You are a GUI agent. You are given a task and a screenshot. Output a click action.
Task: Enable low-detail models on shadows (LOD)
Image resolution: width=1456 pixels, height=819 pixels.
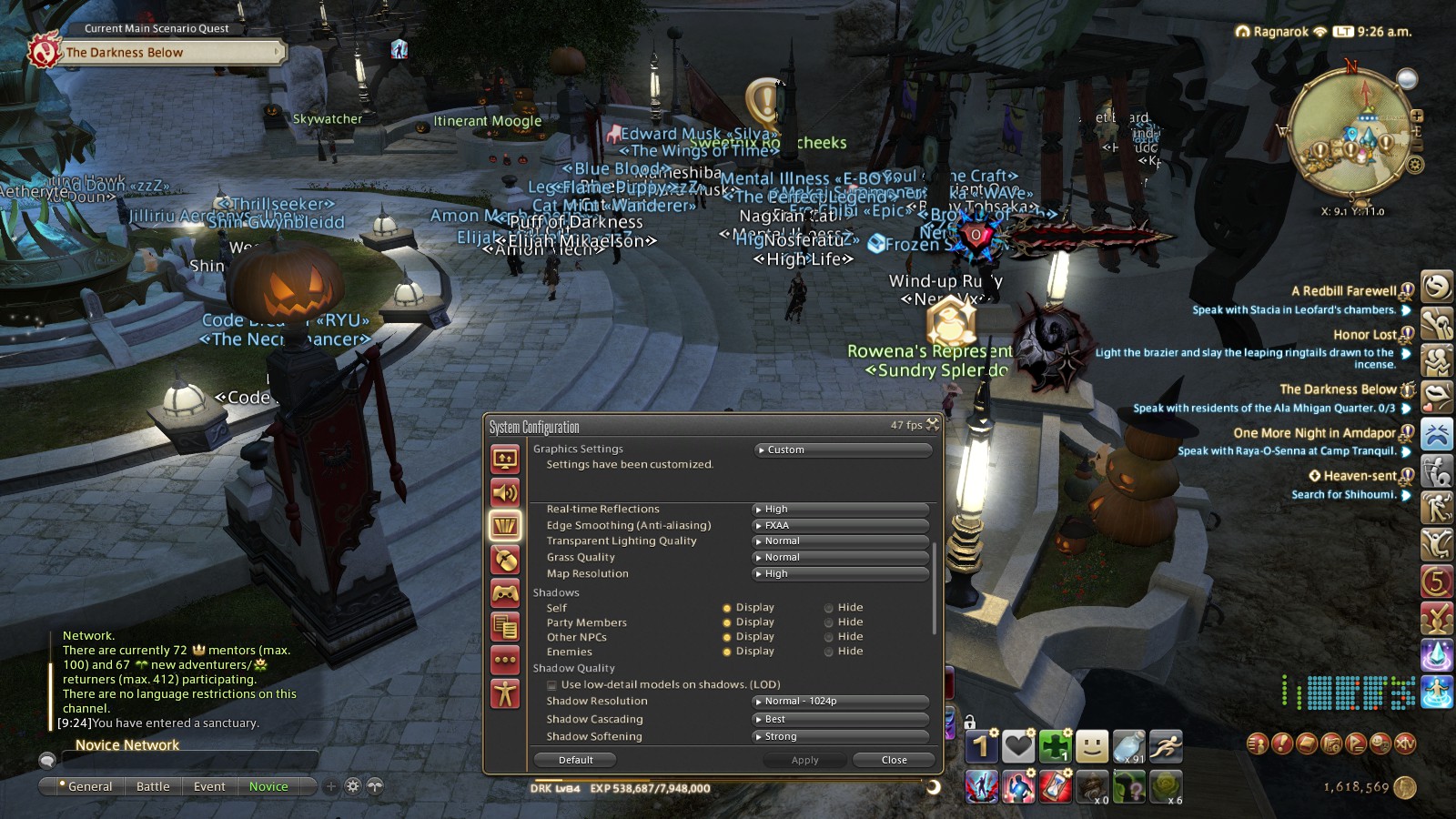coord(551,685)
